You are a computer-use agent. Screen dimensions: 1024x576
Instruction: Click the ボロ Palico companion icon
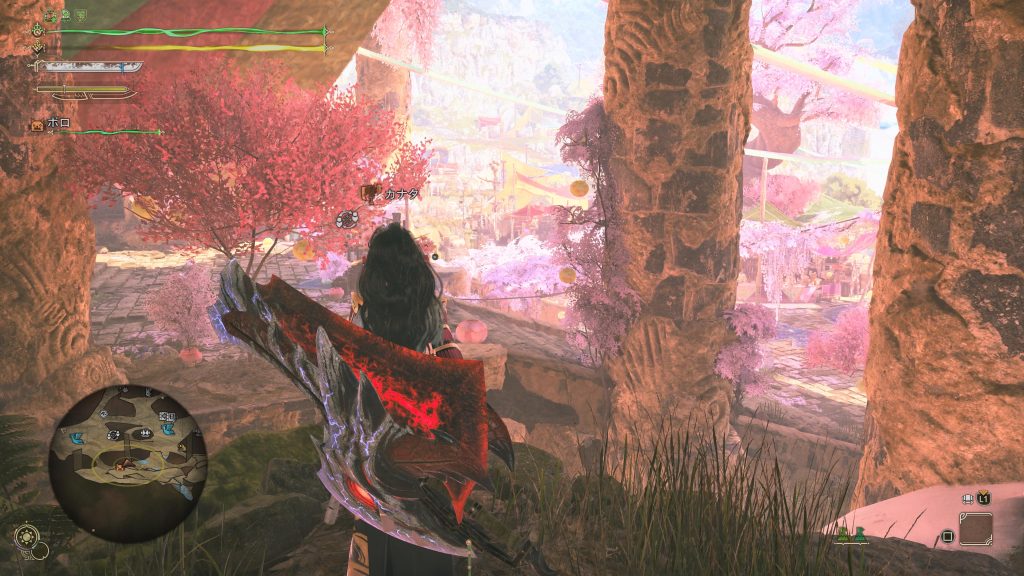coord(37,125)
